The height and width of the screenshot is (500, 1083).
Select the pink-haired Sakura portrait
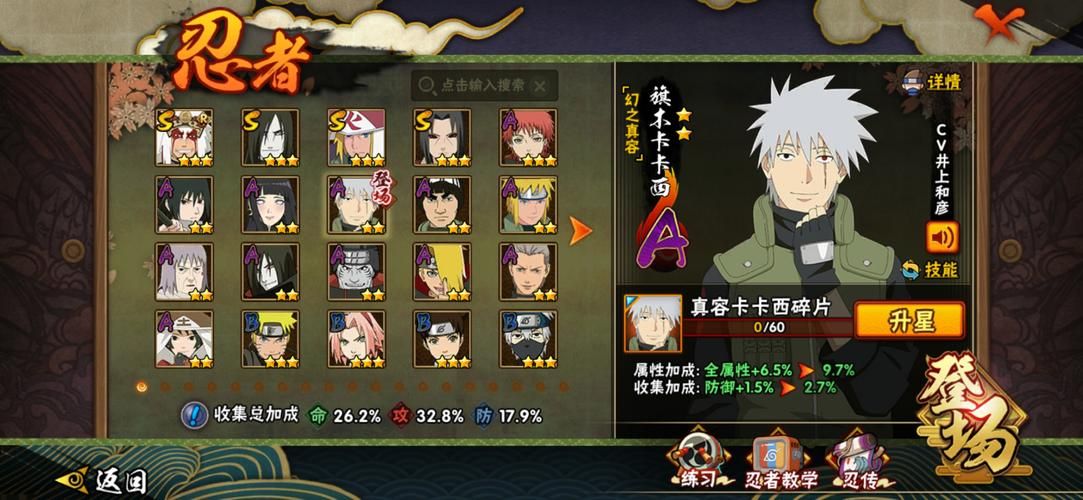(x=356, y=339)
